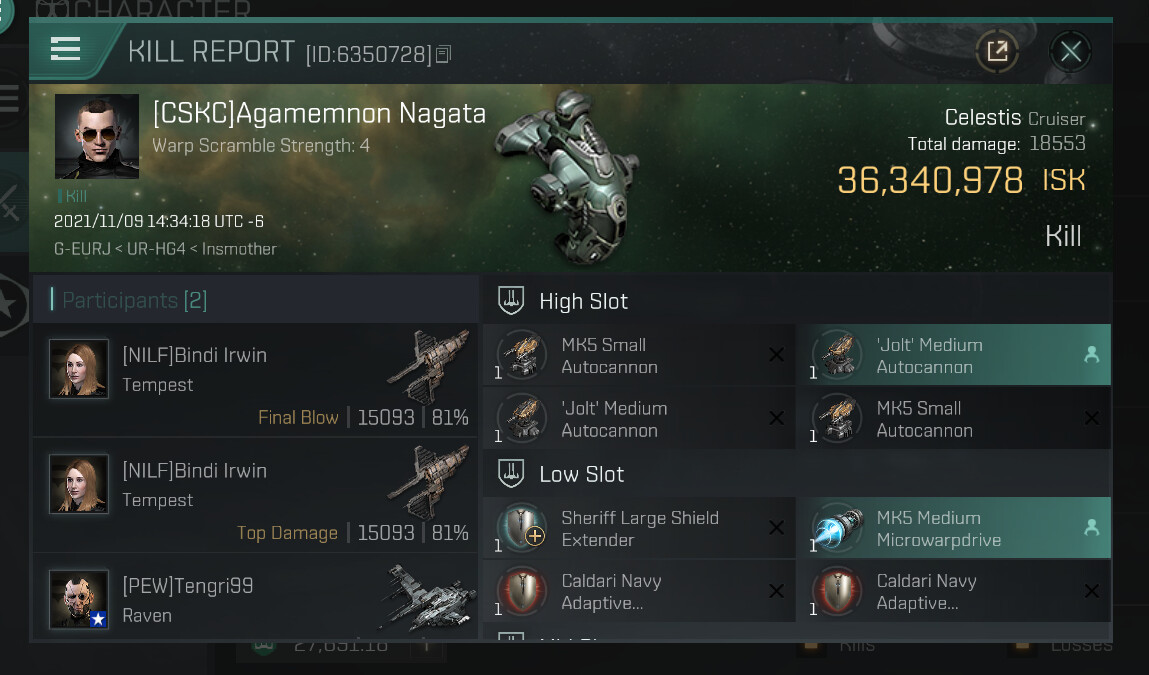Select the Final Blow participant row
Viewport: 1149px width, 675px height.
256,380
